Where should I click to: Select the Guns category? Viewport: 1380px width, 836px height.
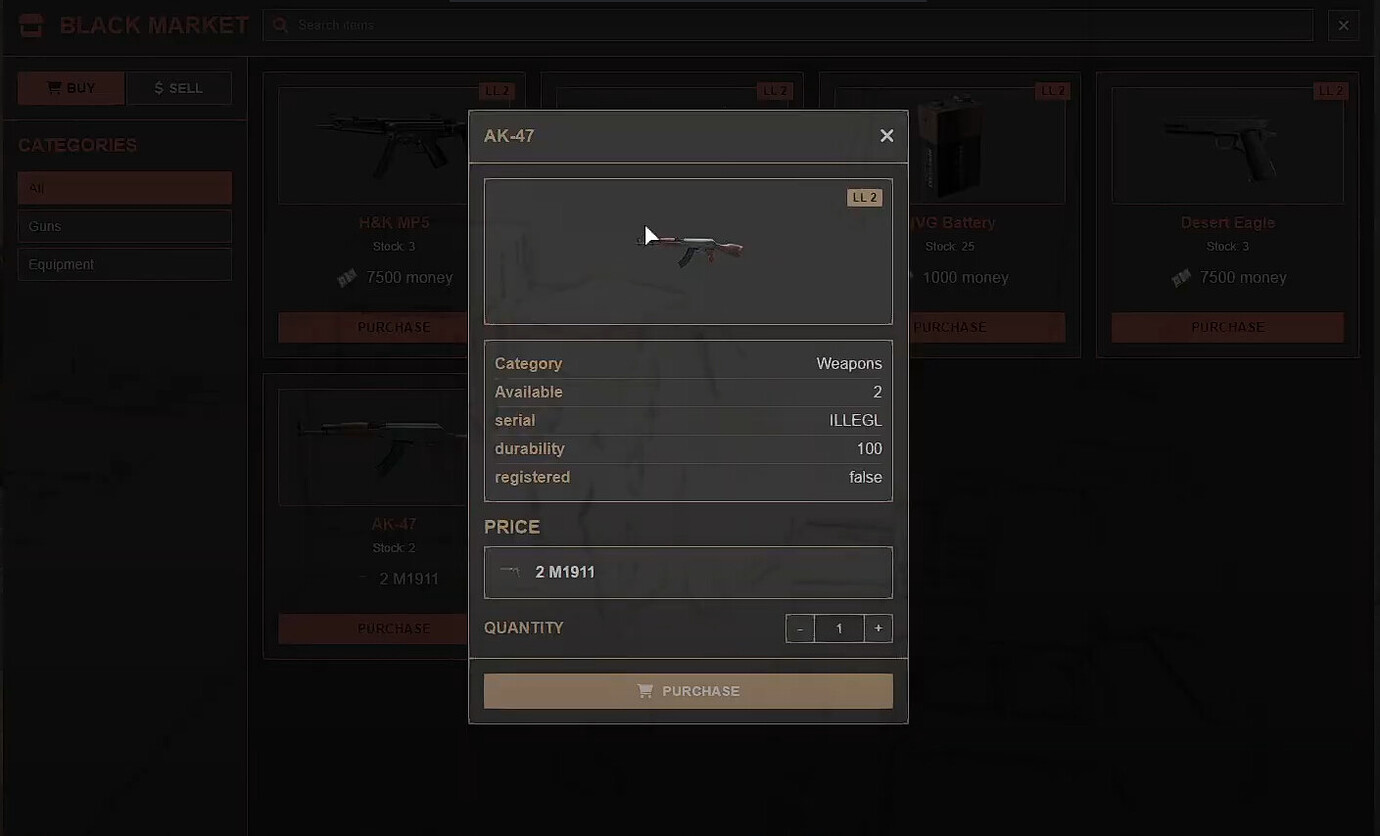tap(124, 225)
